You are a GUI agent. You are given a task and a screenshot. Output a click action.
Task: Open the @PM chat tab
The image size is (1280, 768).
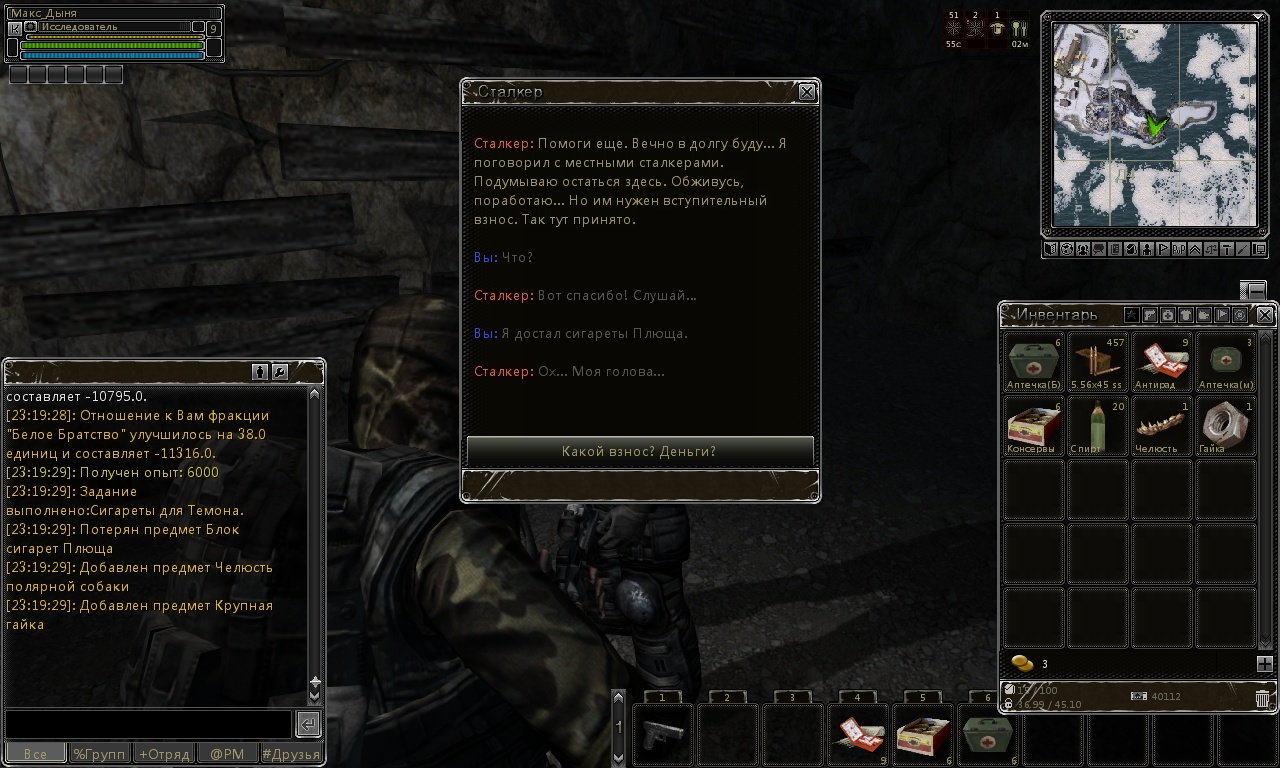point(227,754)
